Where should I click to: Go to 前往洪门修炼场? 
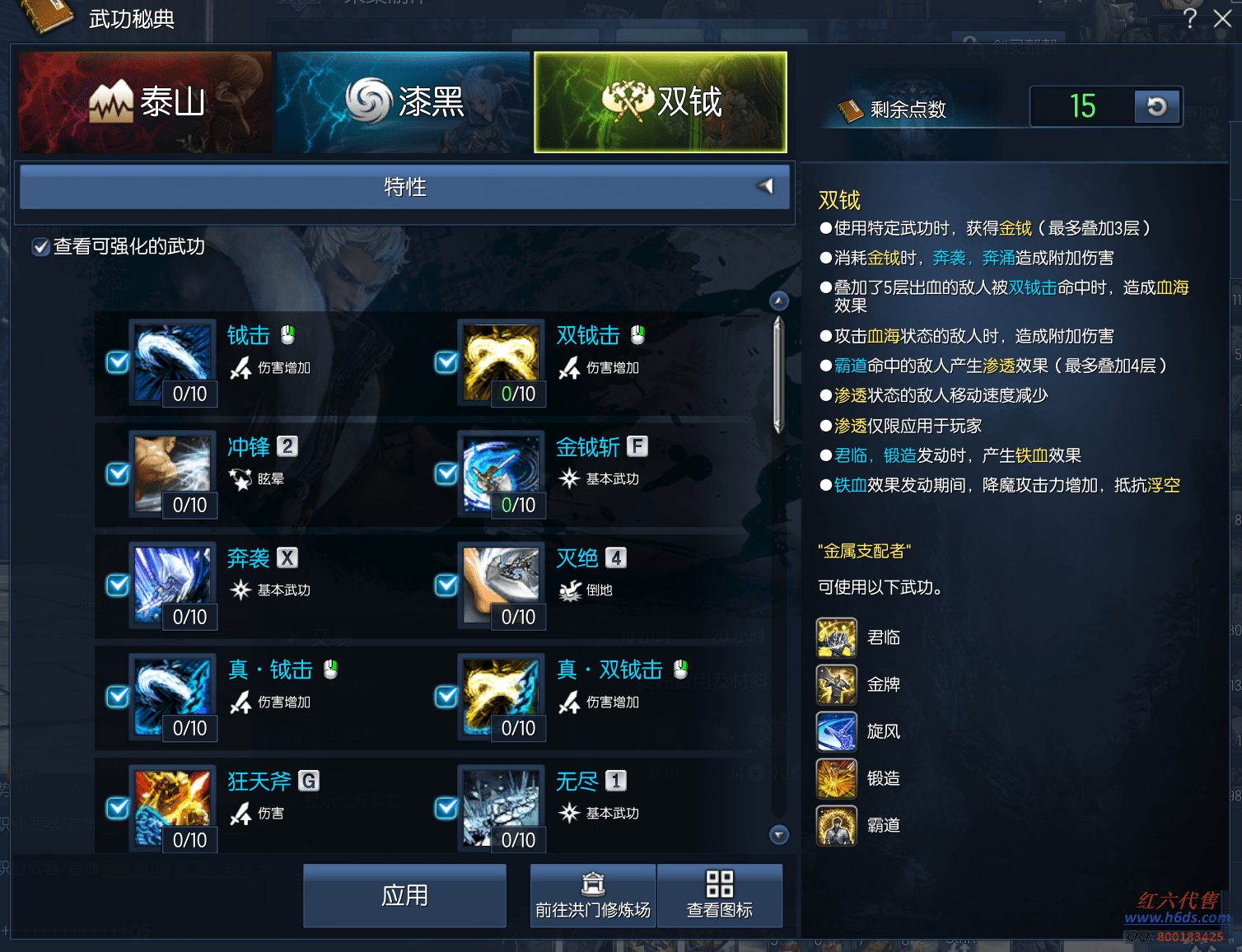[593, 895]
